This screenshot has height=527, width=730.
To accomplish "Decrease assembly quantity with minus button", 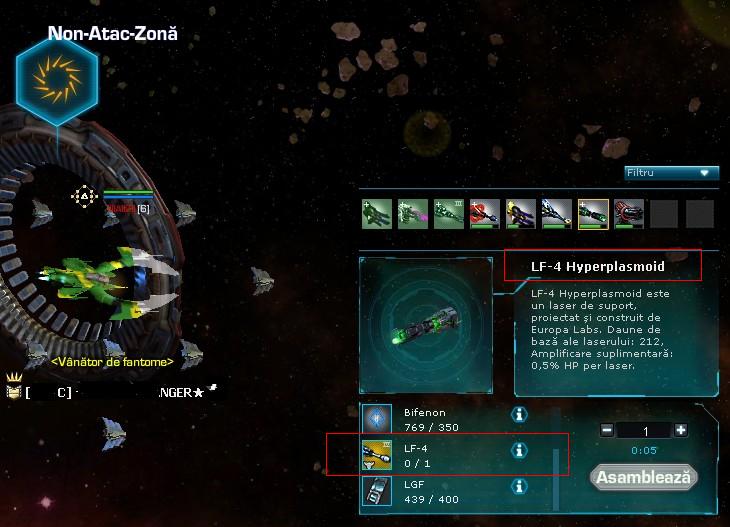I will click(x=607, y=430).
